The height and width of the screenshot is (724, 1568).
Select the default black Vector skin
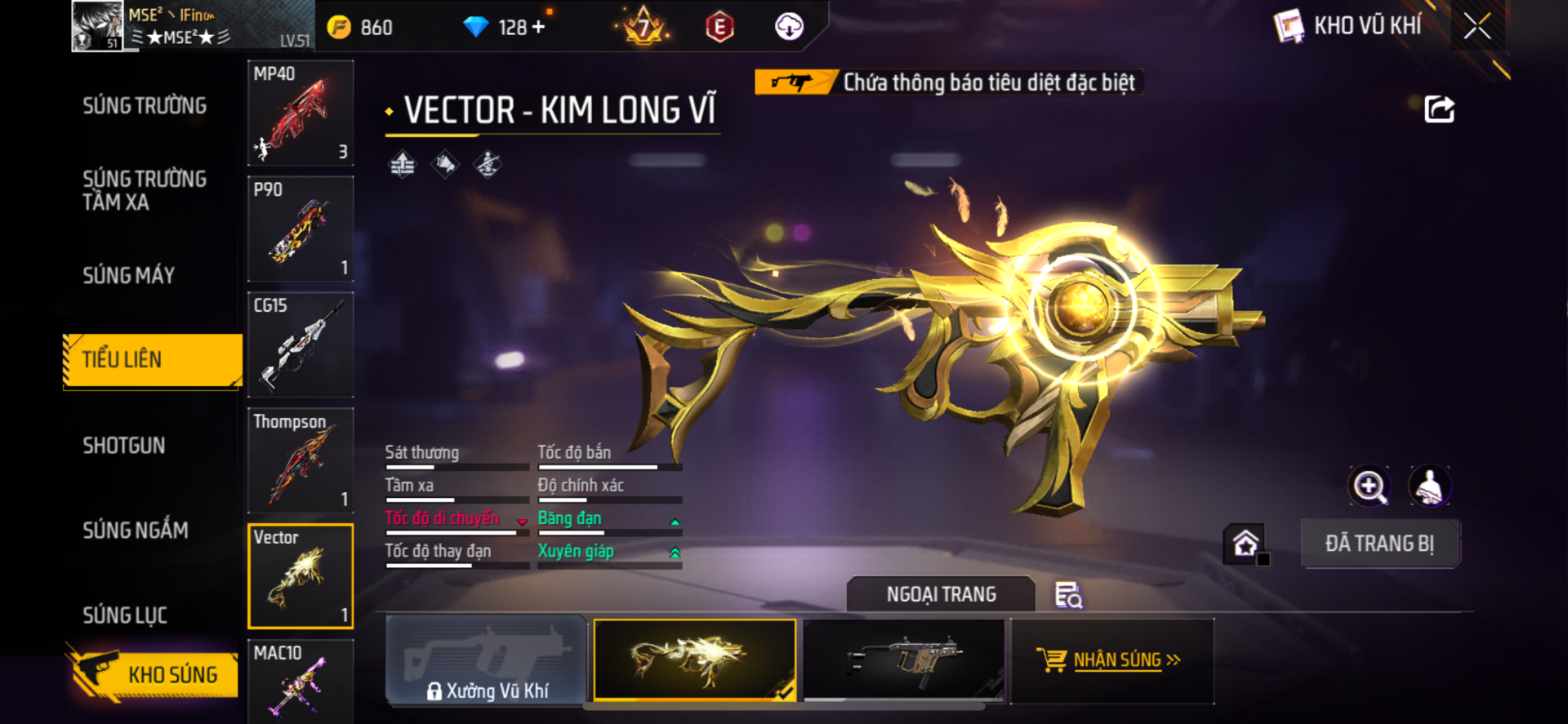tap(904, 660)
